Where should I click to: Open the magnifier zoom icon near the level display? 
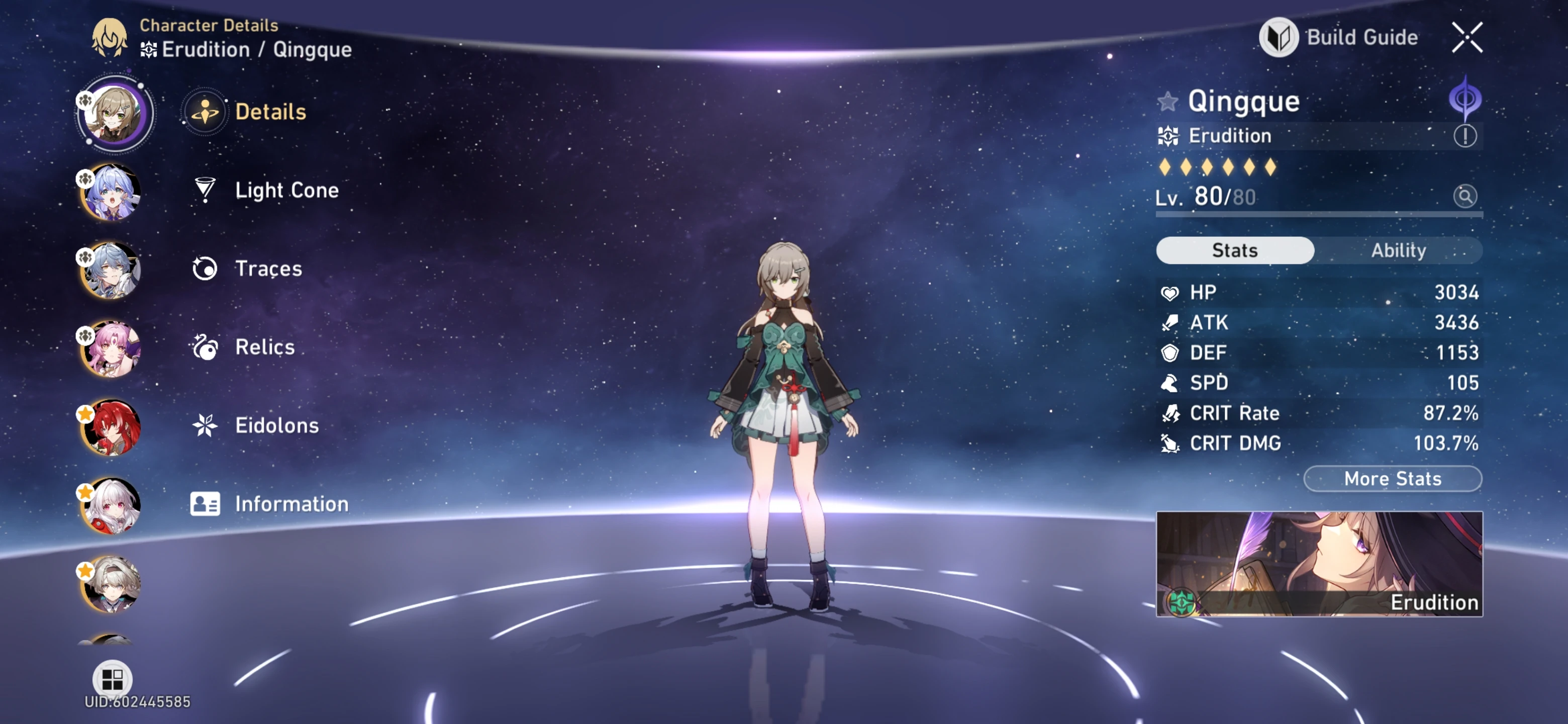[1466, 197]
